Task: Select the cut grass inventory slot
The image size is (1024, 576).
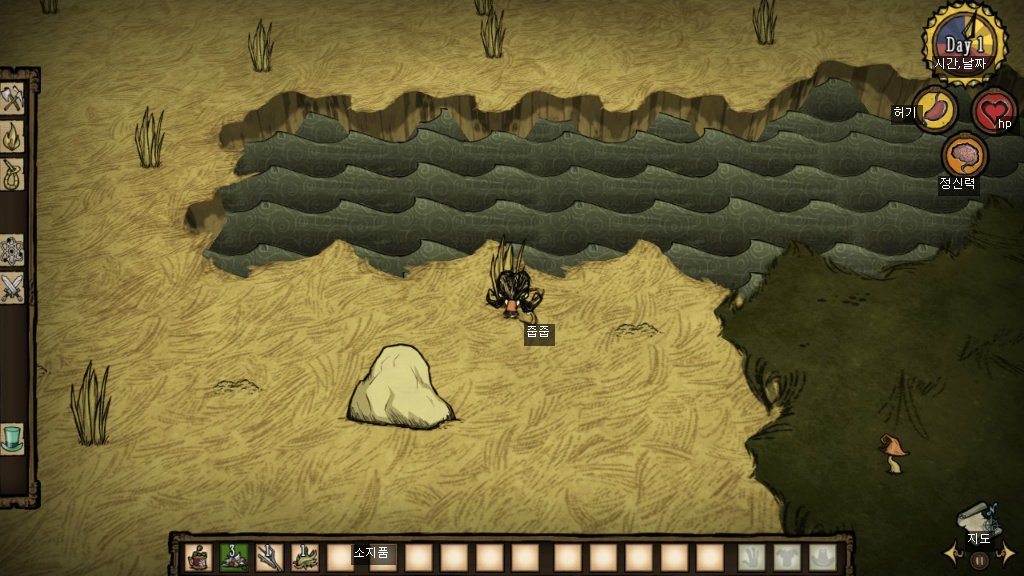Action: pos(305,557)
